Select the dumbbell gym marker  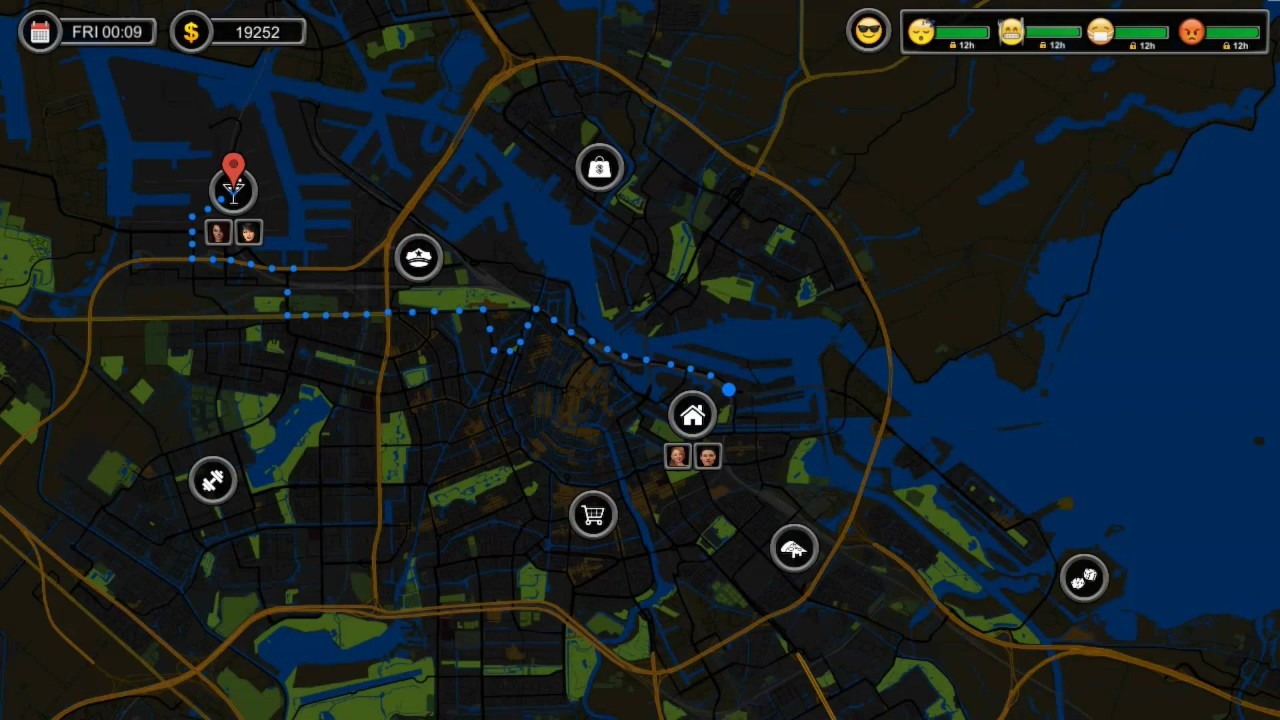pos(212,481)
